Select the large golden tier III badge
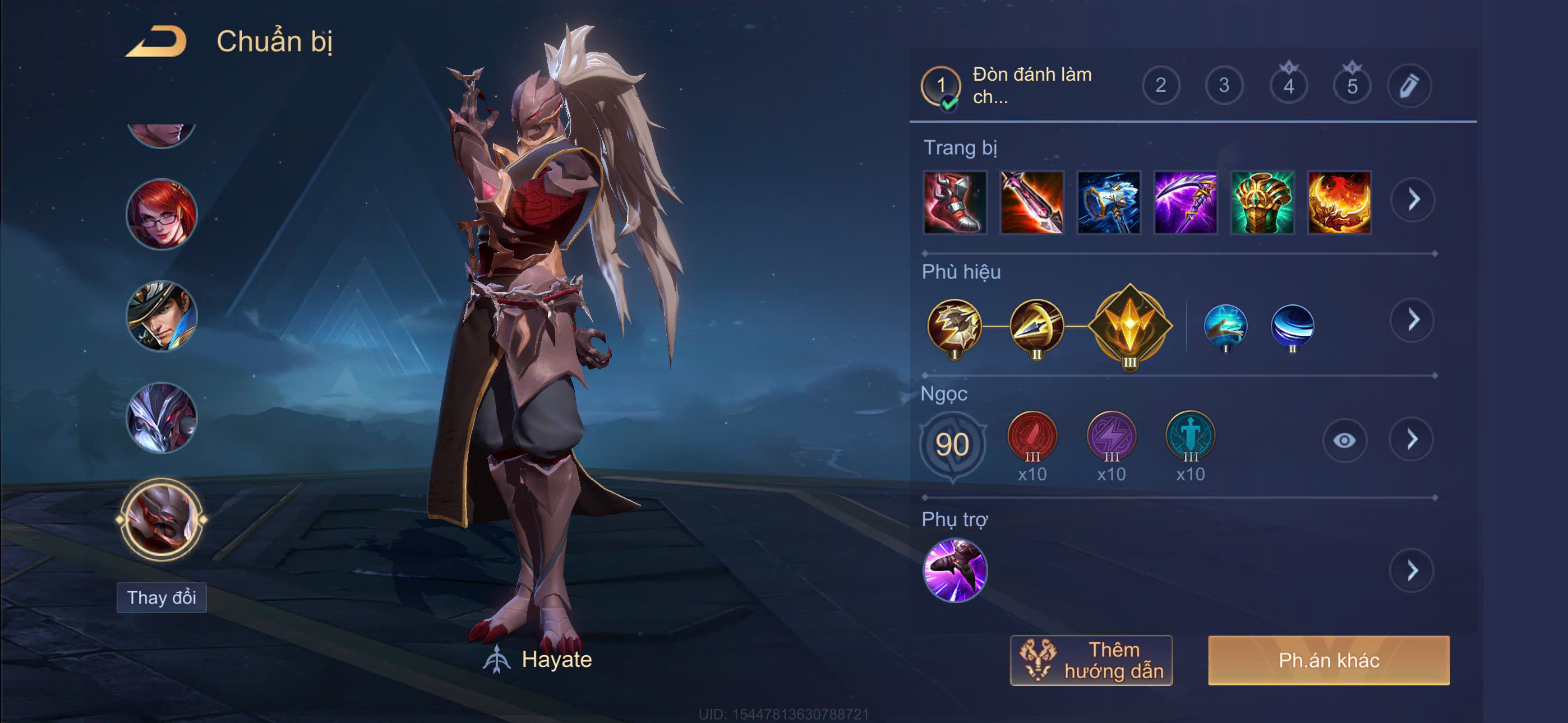The width and height of the screenshot is (1568, 723). tap(1130, 326)
